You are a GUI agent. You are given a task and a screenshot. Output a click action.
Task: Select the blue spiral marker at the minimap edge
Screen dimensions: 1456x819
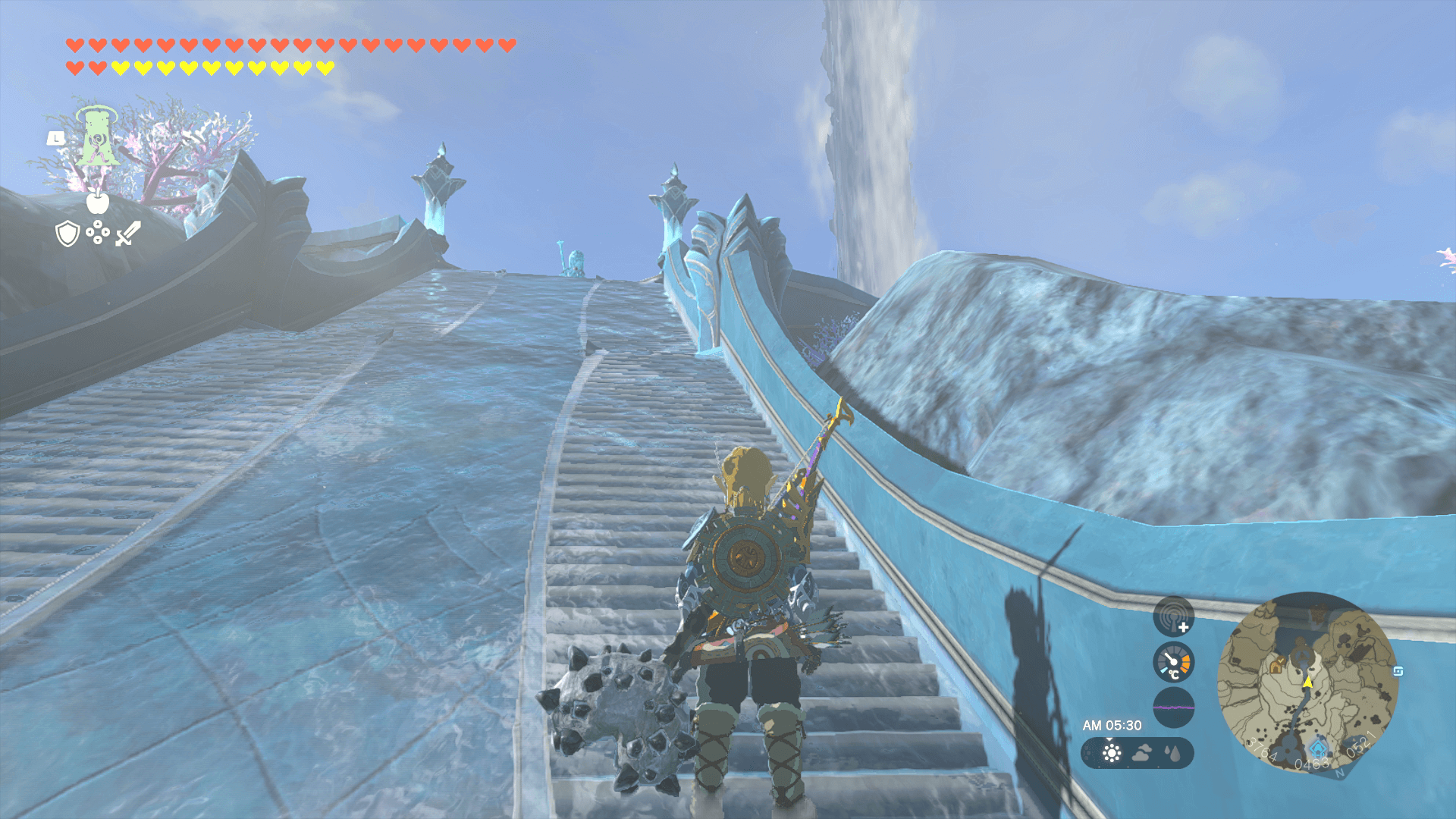(1398, 671)
